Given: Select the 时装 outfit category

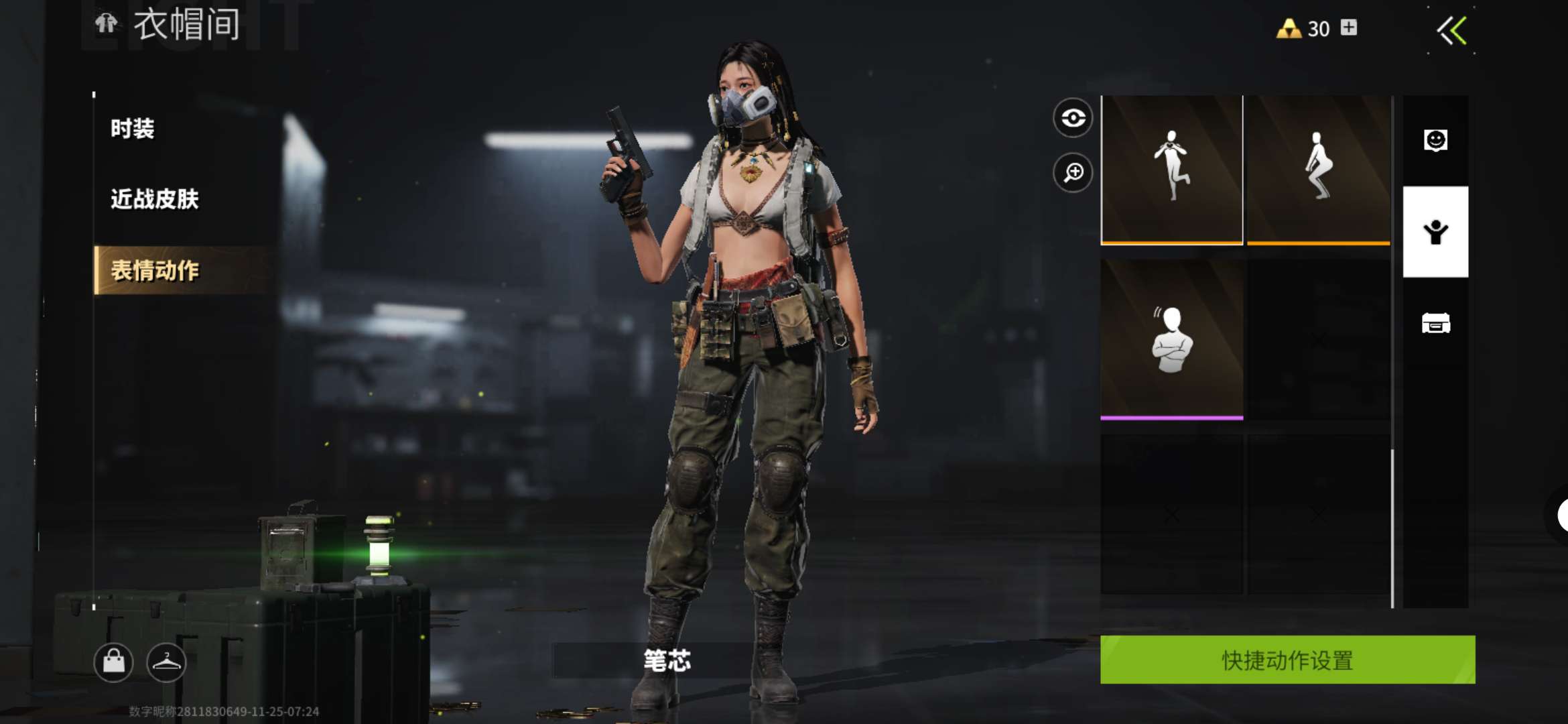Looking at the screenshot, I should coord(133,129).
